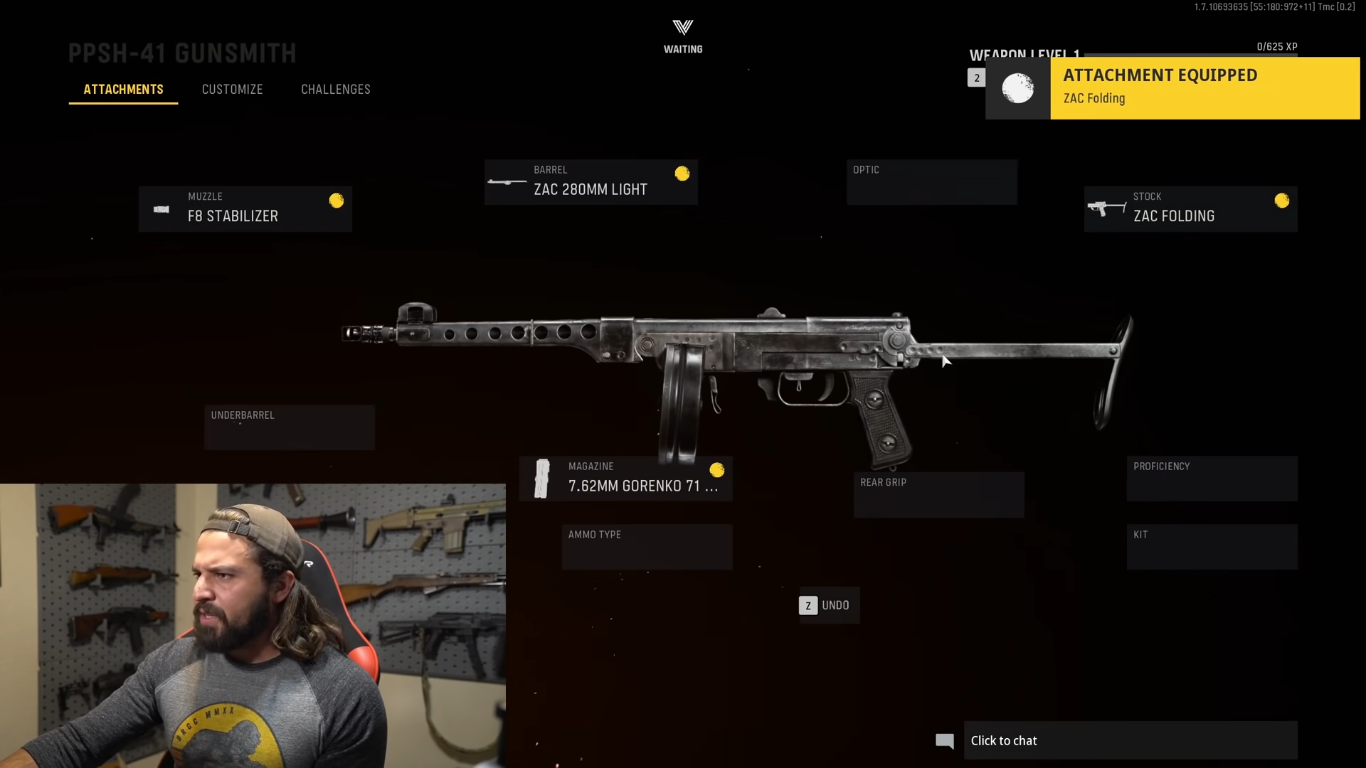Viewport: 1366px width, 768px height.
Task: Switch to the Challenges tab
Action: coord(335,90)
